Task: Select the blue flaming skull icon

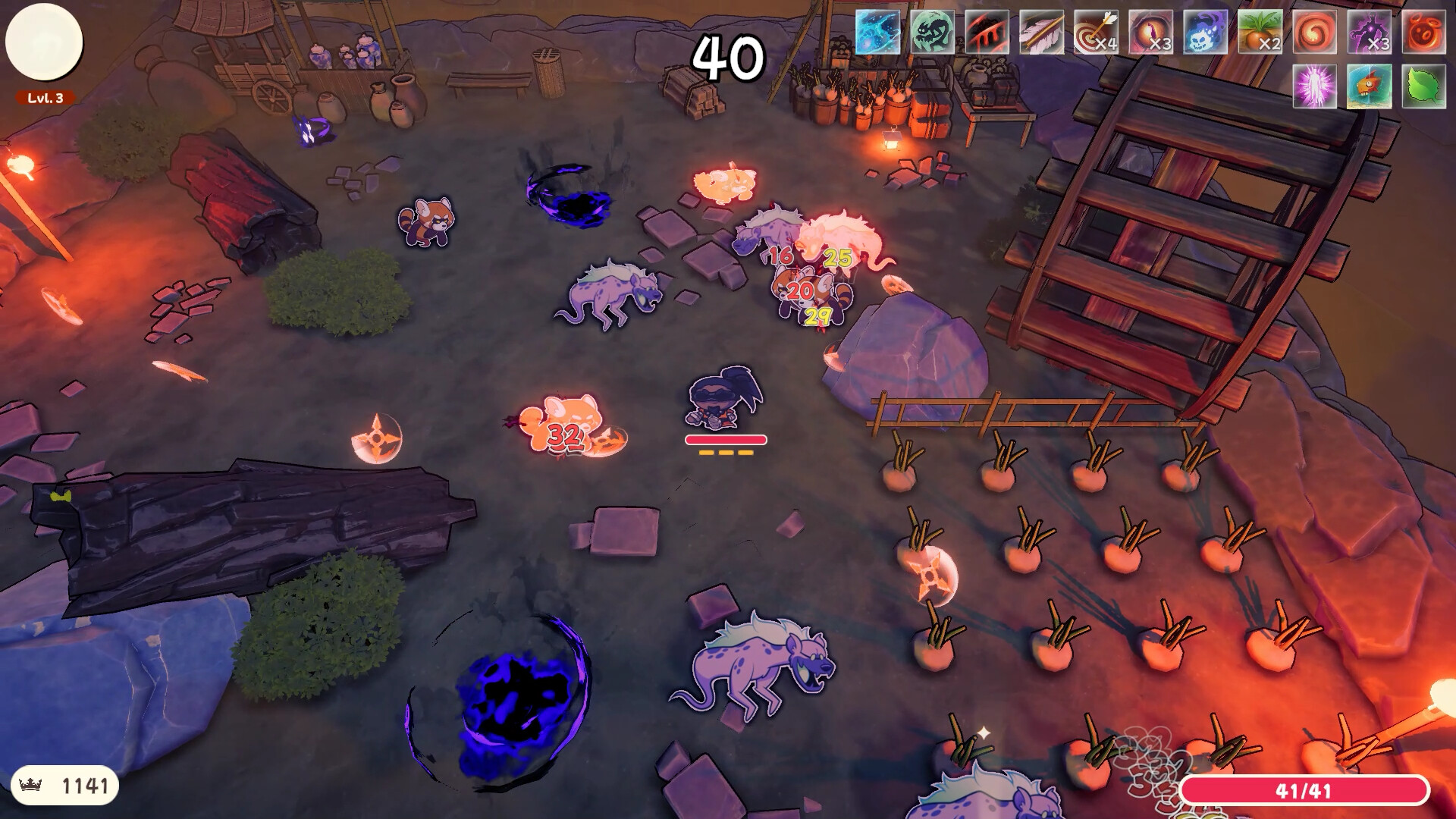Action: pos(1206,32)
